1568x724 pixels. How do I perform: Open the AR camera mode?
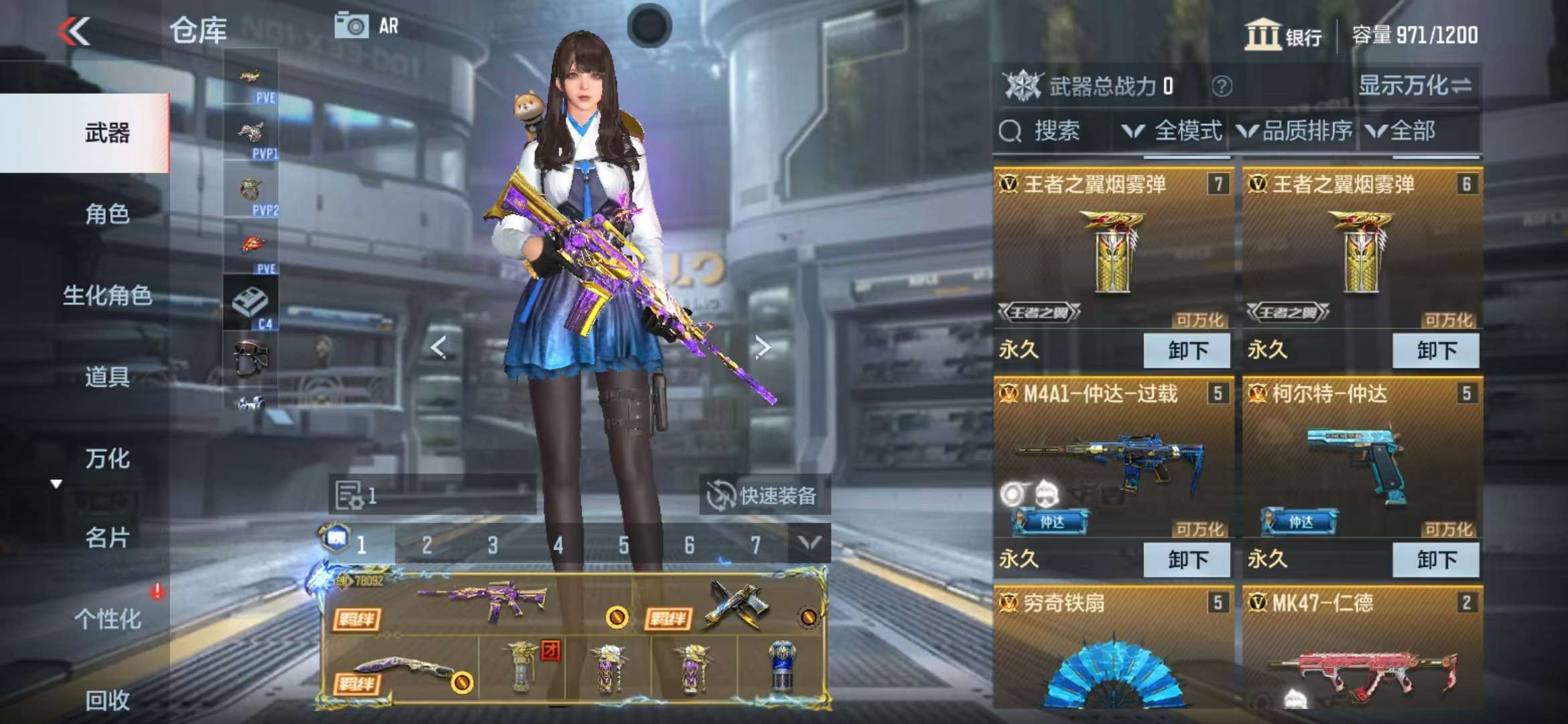click(x=367, y=26)
